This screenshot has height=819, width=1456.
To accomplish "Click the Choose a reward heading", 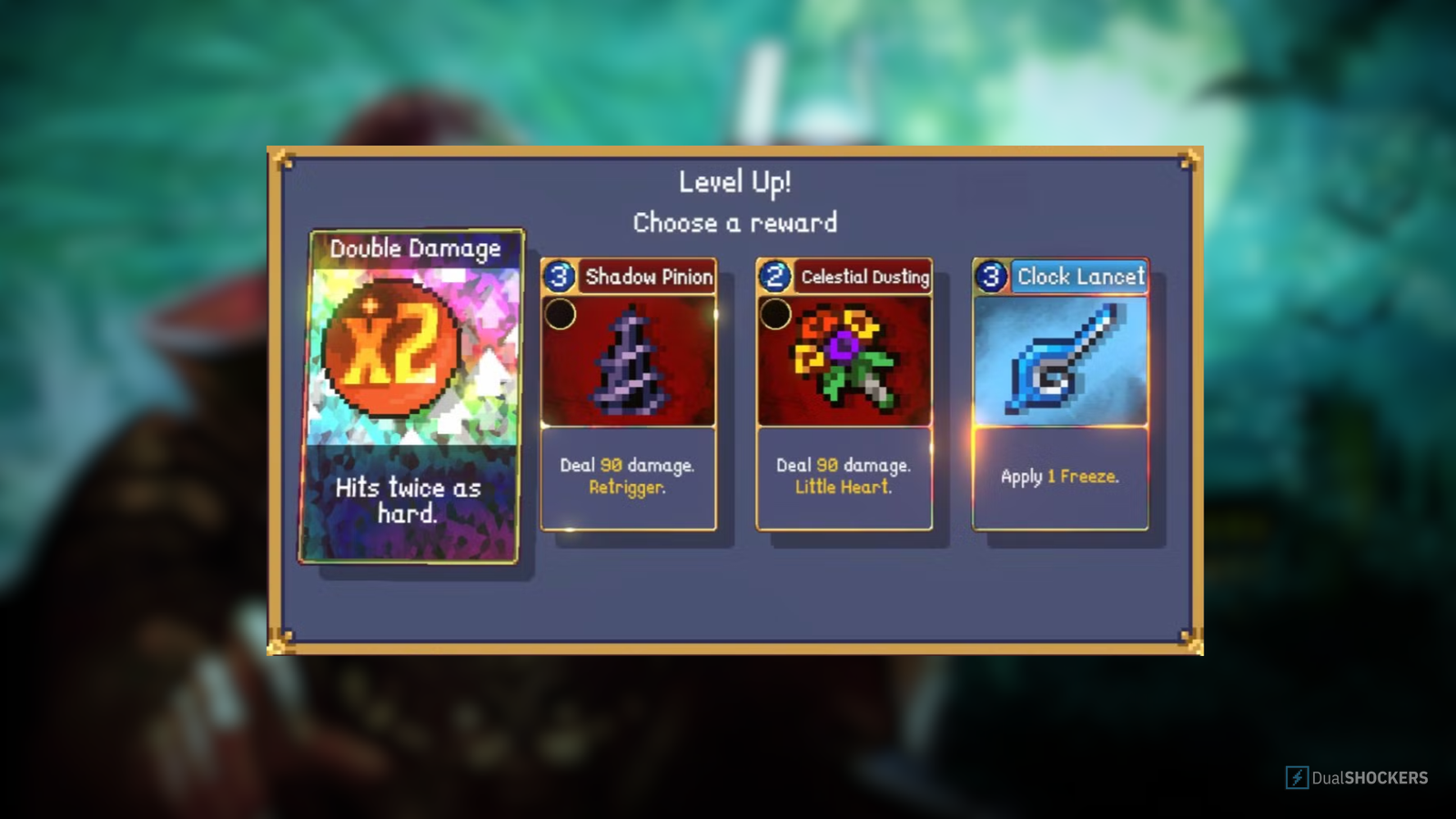I will pos(735,223).
